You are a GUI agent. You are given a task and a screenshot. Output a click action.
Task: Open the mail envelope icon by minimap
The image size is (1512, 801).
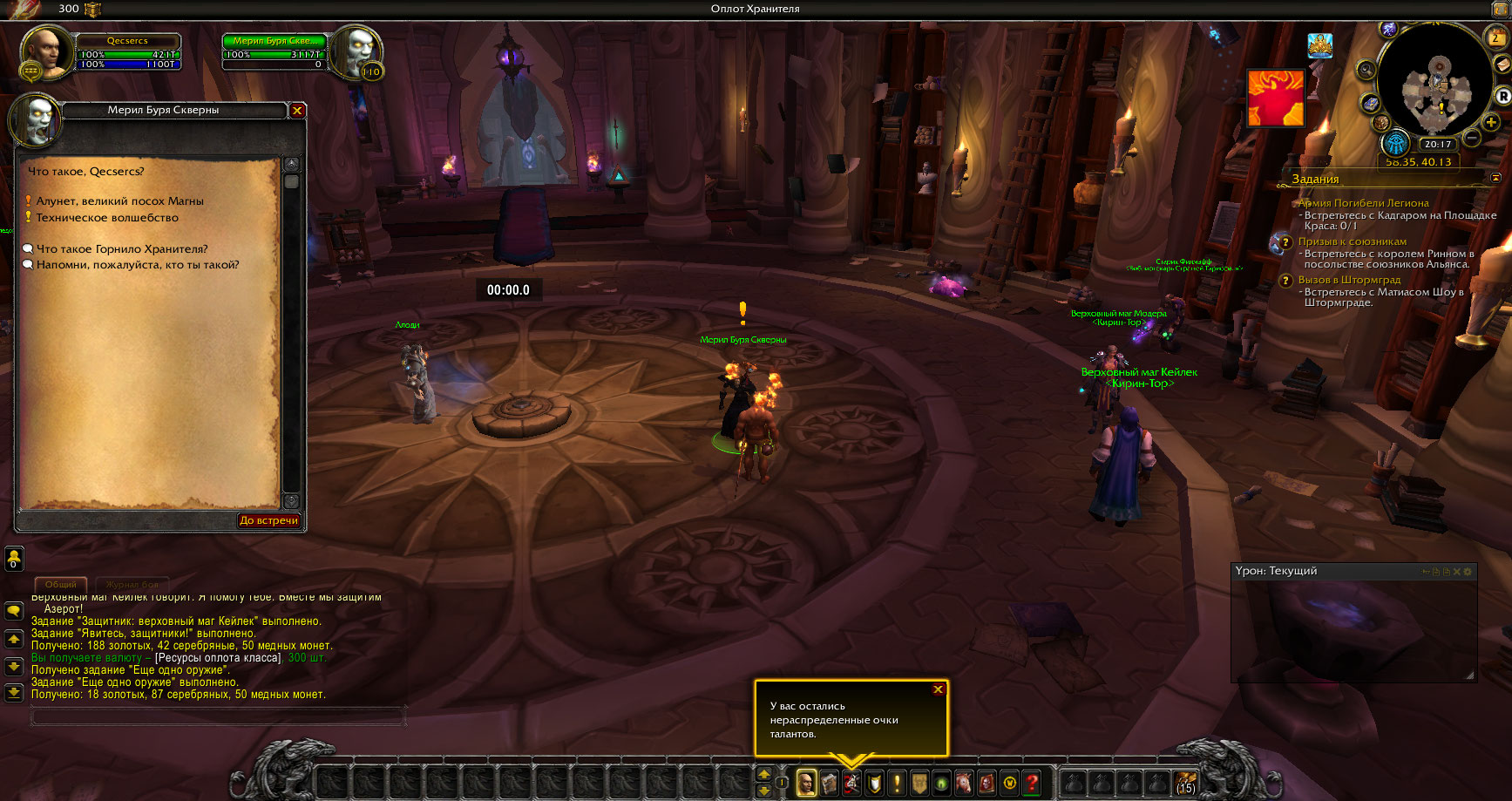(x=1502, y=65)
